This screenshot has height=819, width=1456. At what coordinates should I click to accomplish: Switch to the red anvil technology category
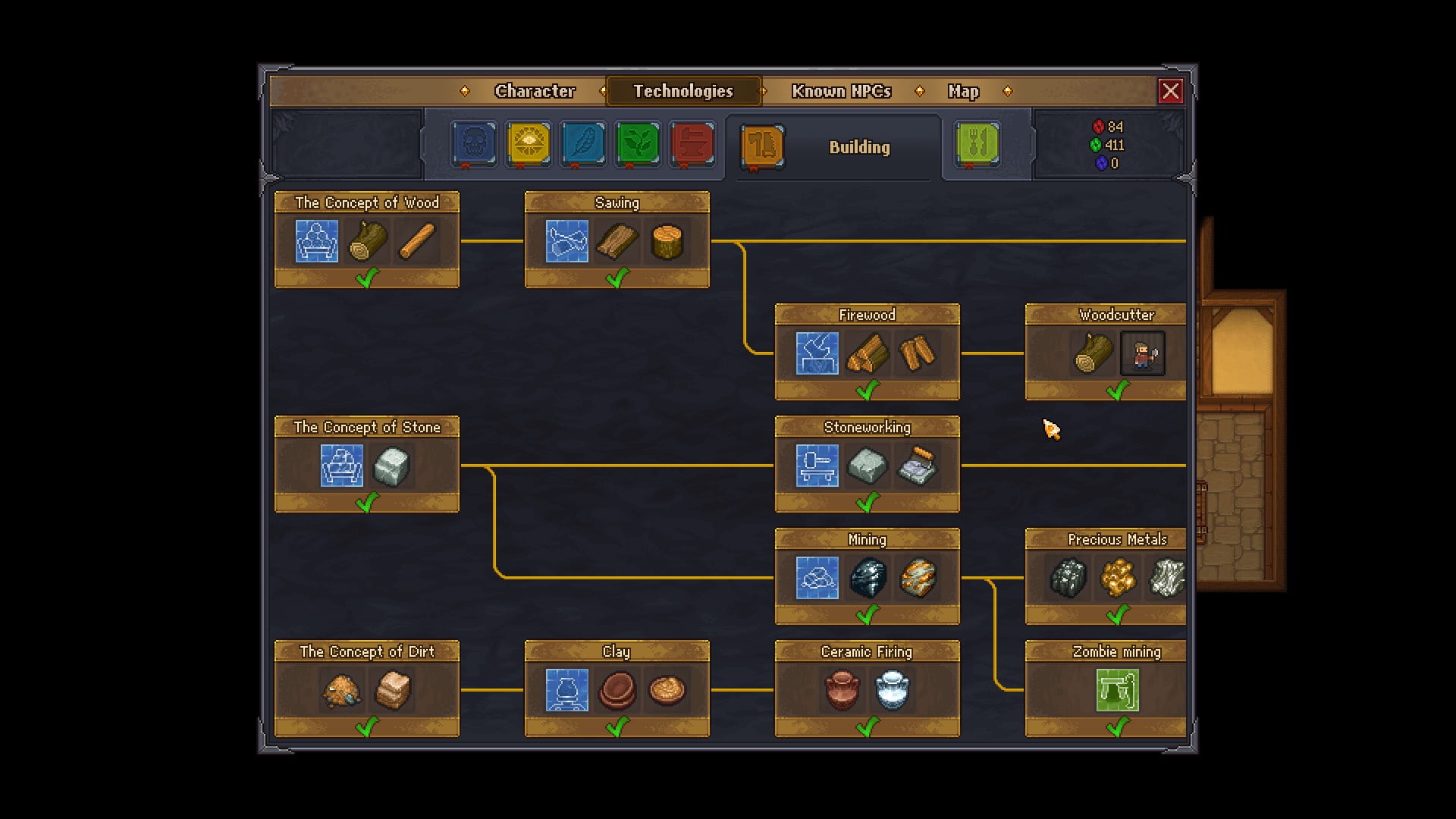692,143
